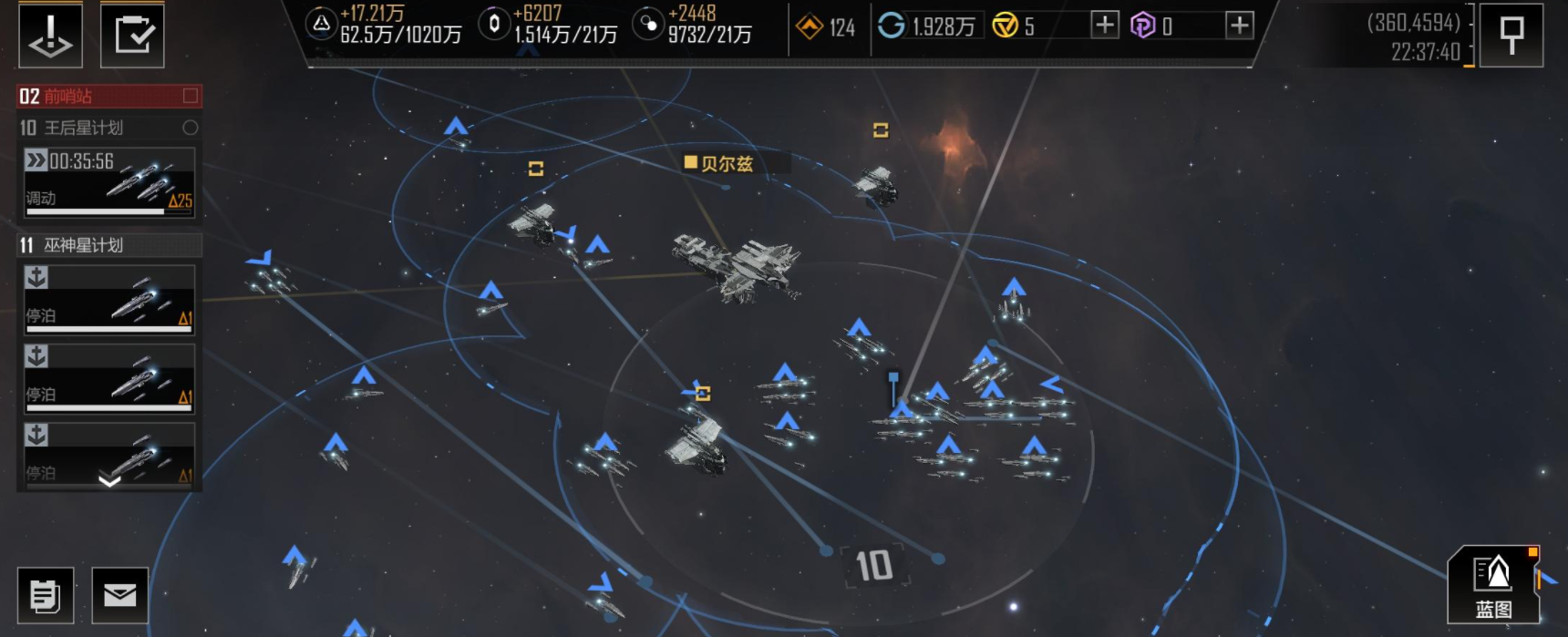Click the location pin bookmark button
1568x637 pixels.
[x=1511, y=36]
